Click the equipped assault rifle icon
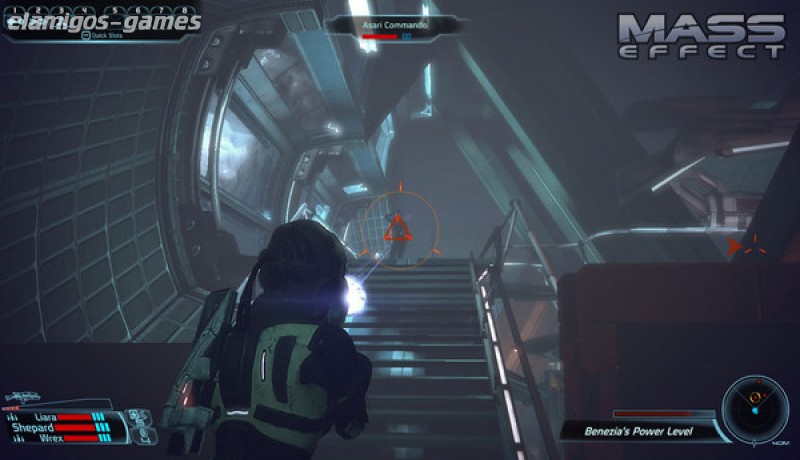Image resolution: width=800 pixels, height=460 pixels. click(22, 399)
